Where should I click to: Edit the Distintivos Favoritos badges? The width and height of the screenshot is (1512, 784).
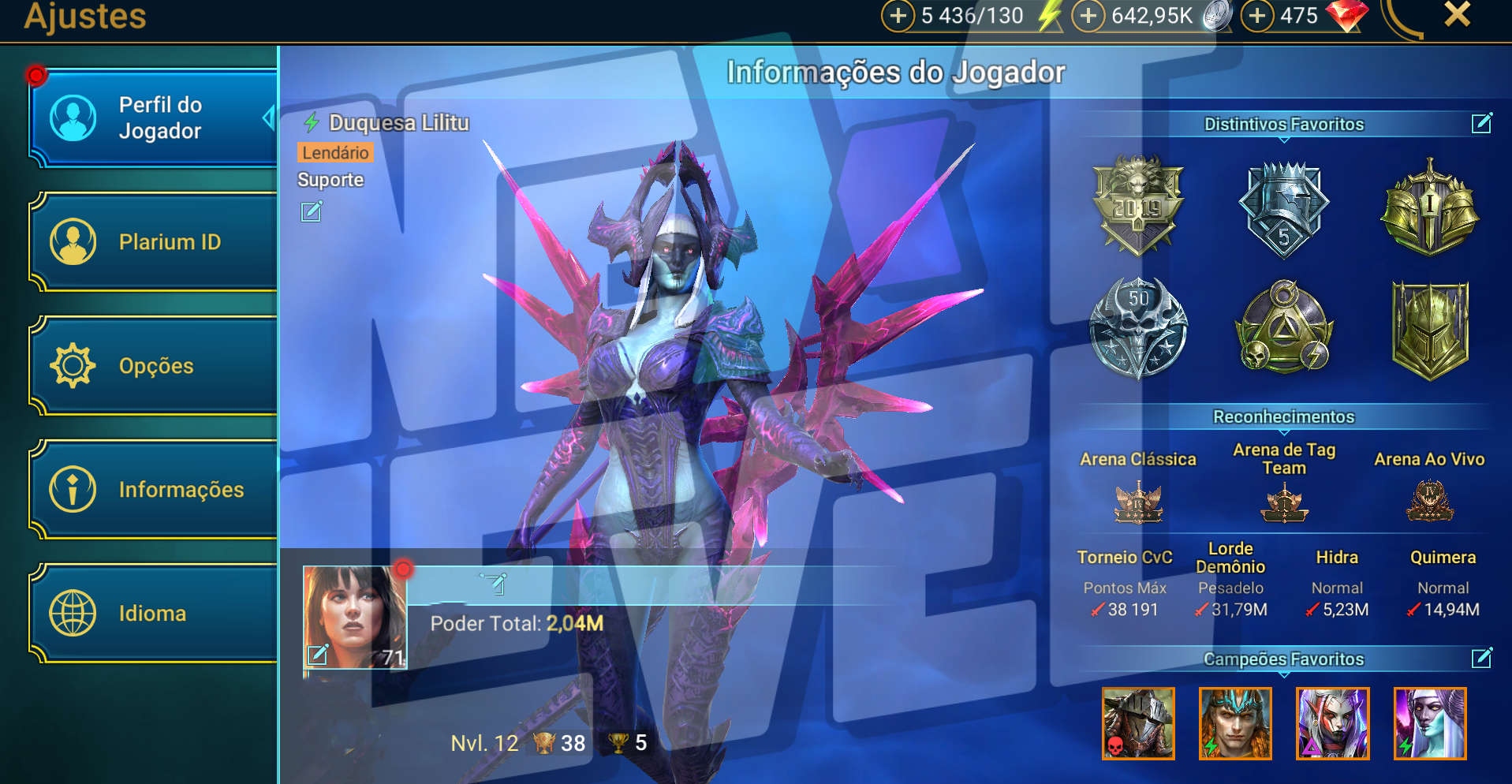coord(1481,123)
